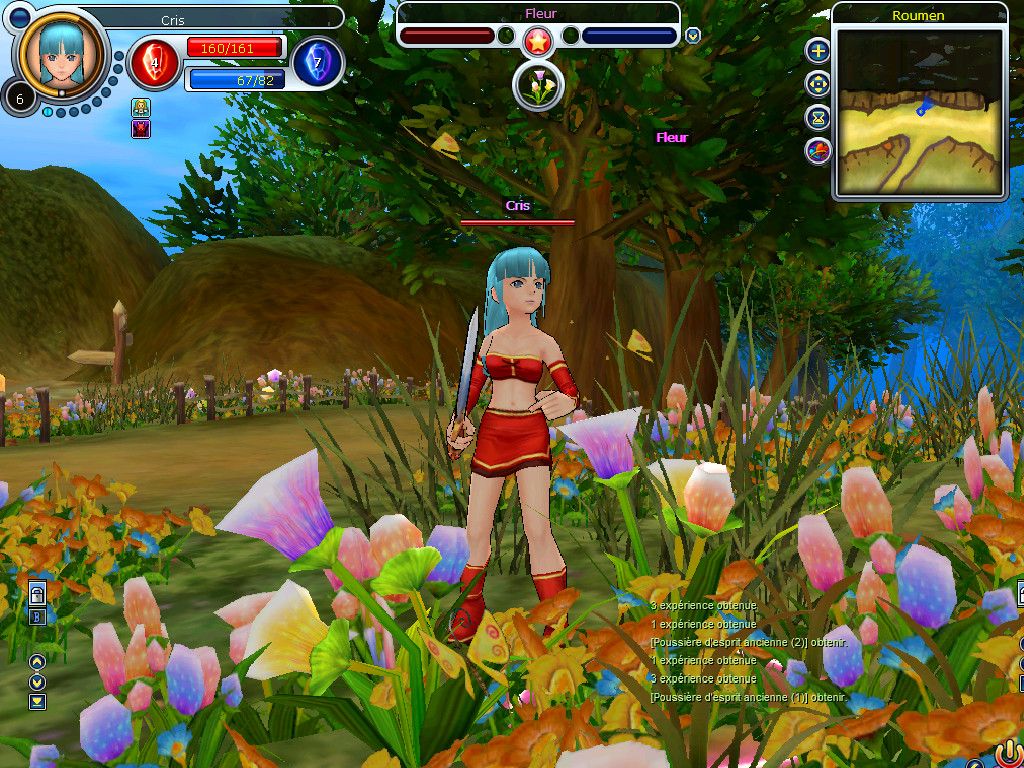Expand the target frame dropdown arrow
The height and width of the screenshot is (768, 1024).
[x=693, y=36]
